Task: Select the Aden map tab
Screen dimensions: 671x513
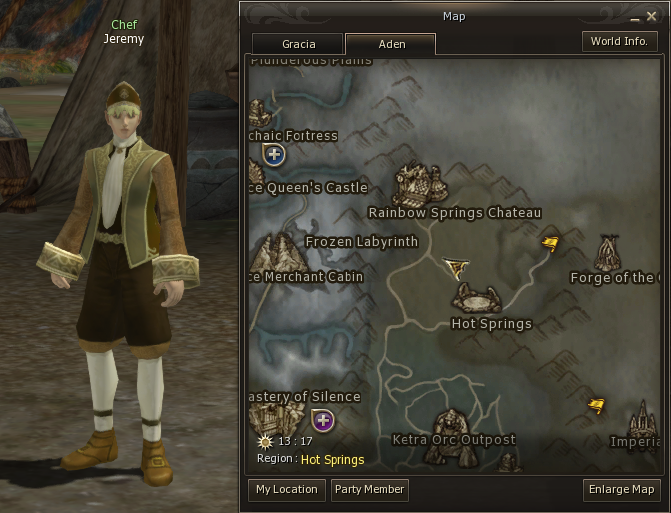Action: pos(390,44)
